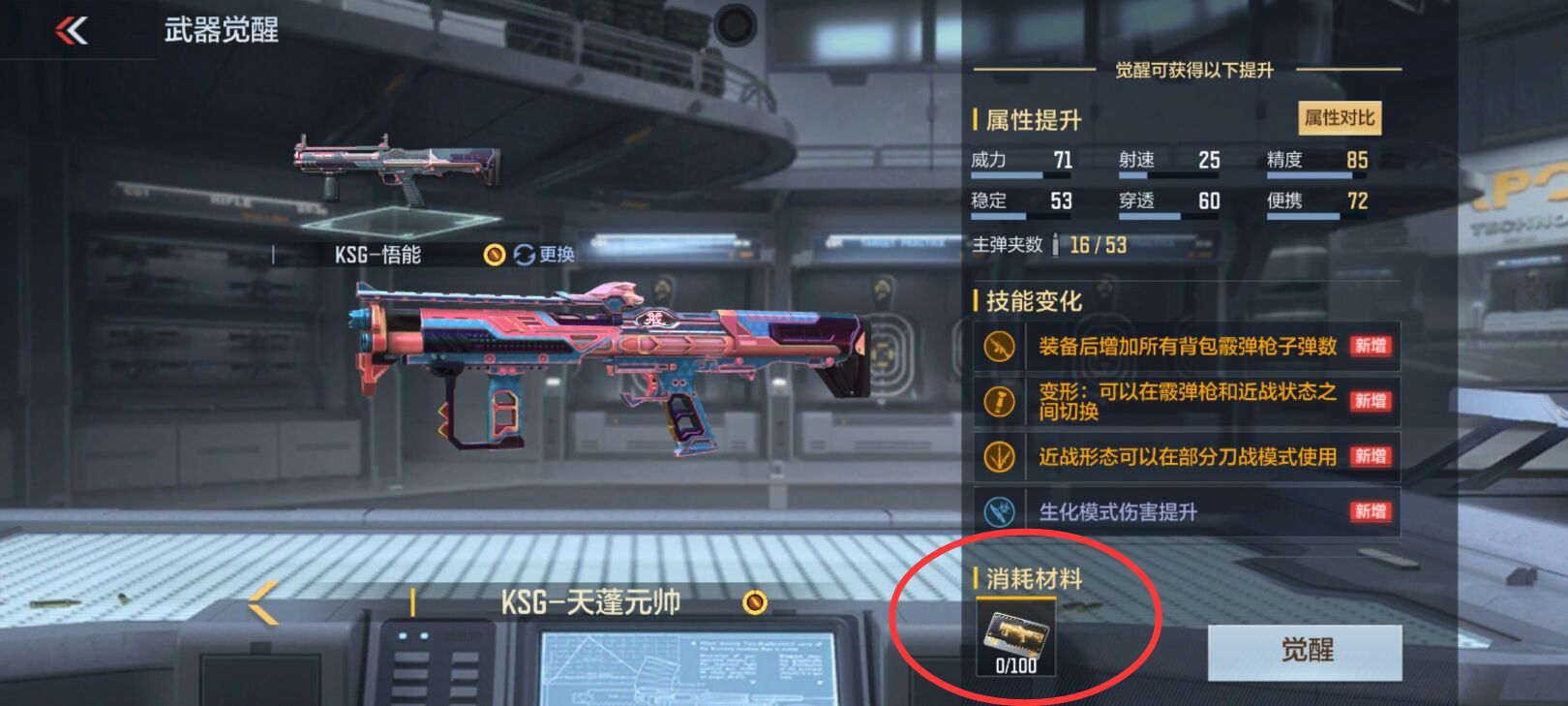This screenshot has height=706, width=1568.
Task: Select the awakening material card showing 0/100
Action: (1014, 639)
